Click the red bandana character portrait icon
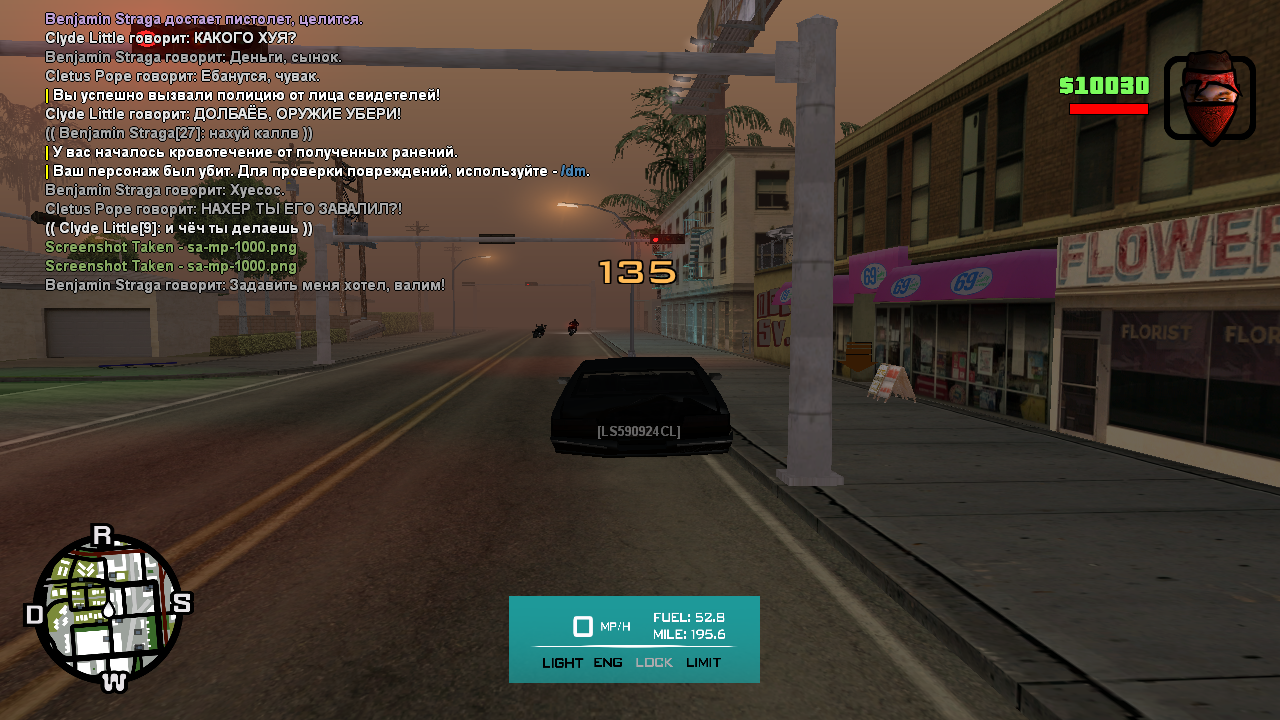Viewport: 1280px width, 720px height. (1210, 97)
